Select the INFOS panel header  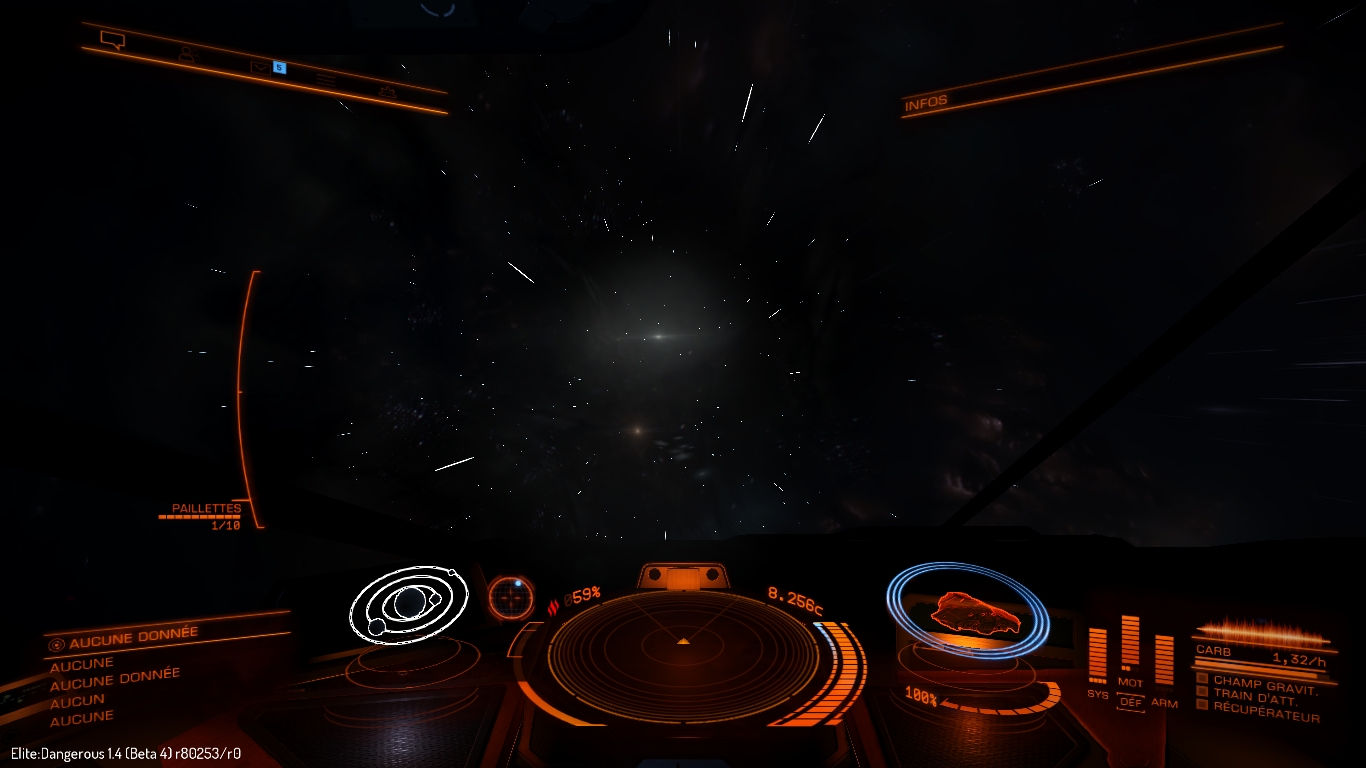click(926, 103)
